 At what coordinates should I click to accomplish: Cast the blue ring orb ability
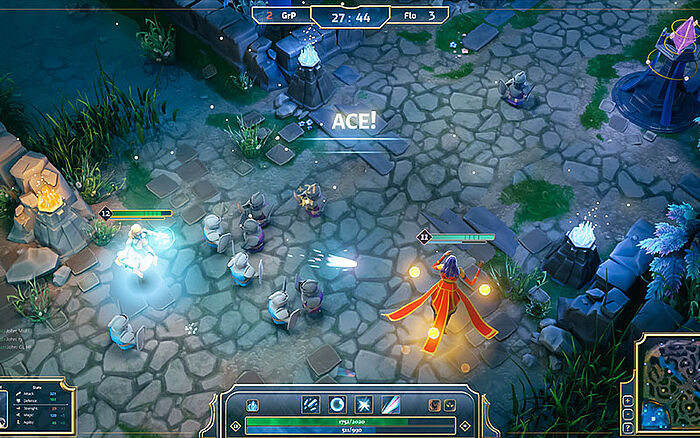(x=337, y=405)
